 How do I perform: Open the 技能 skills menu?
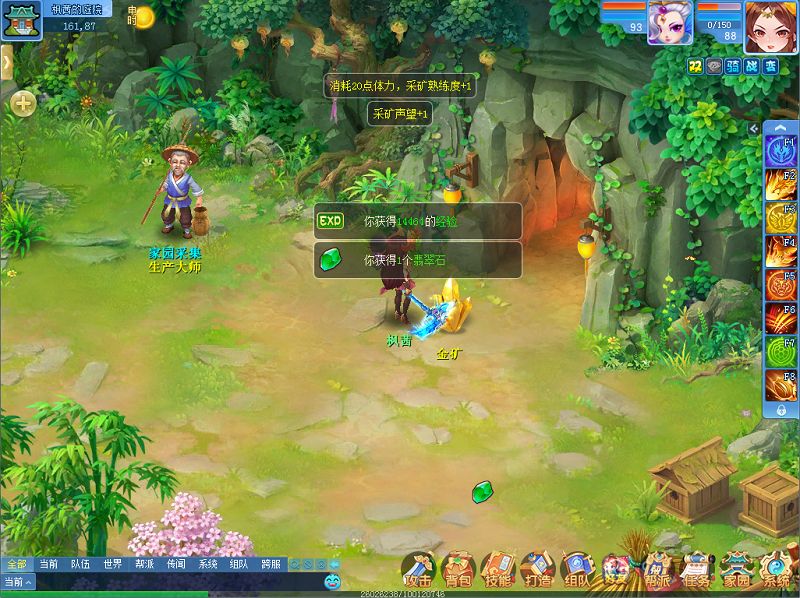click(498, 570)
